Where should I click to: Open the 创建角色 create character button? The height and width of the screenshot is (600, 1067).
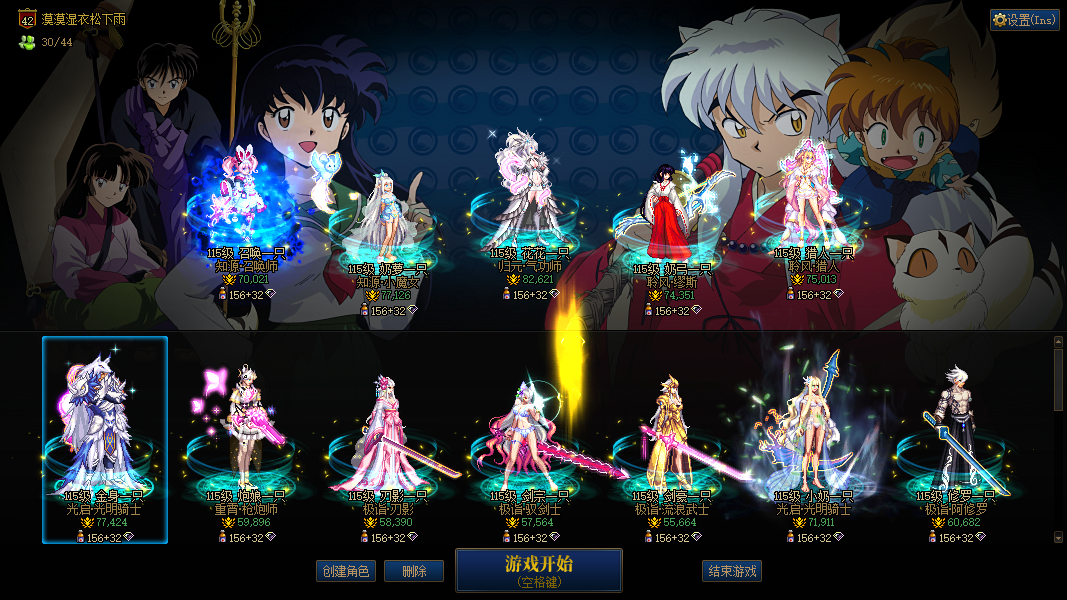(345, 571)
